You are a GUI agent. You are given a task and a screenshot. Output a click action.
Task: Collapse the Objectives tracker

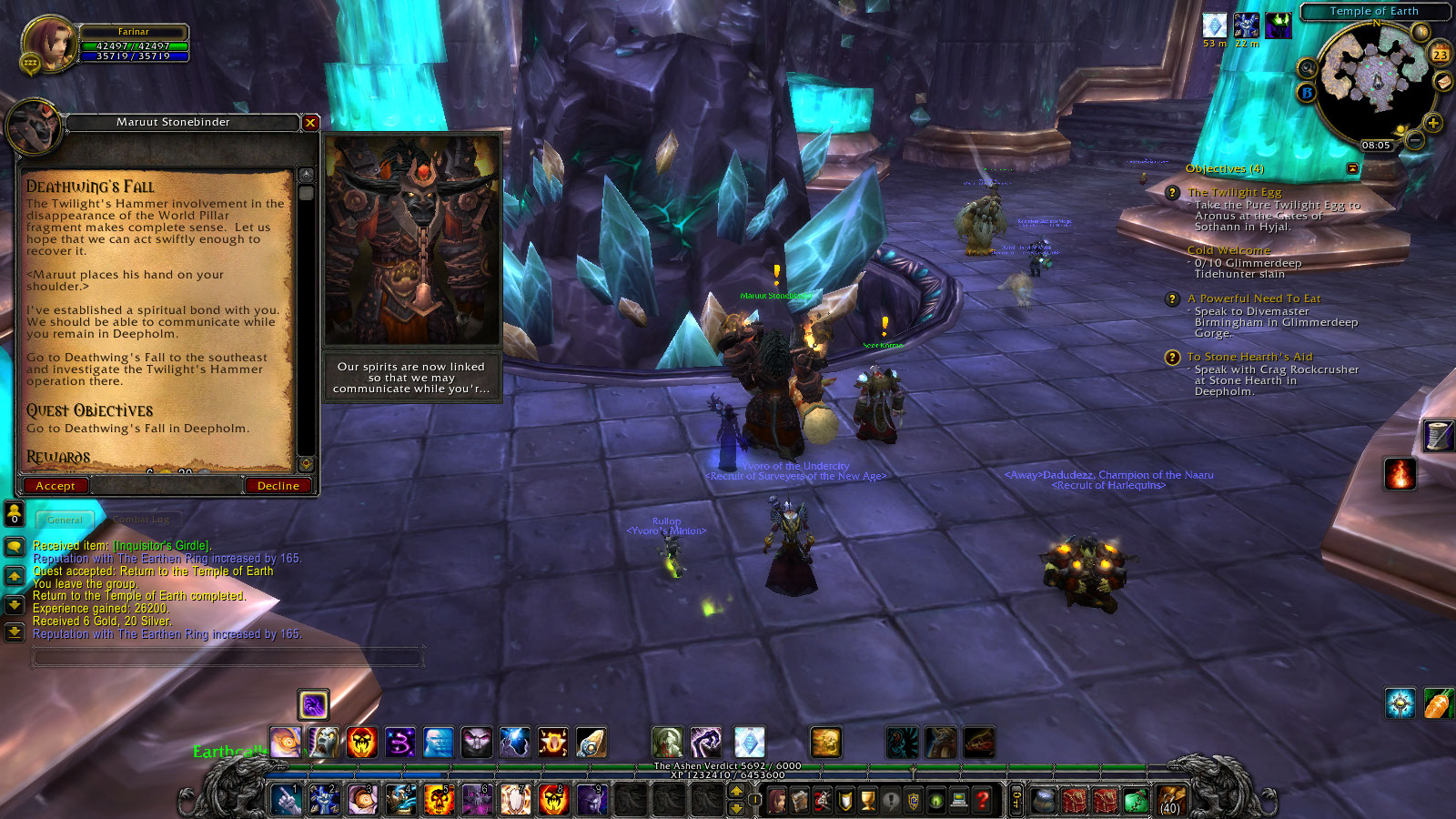(1353, 167)
